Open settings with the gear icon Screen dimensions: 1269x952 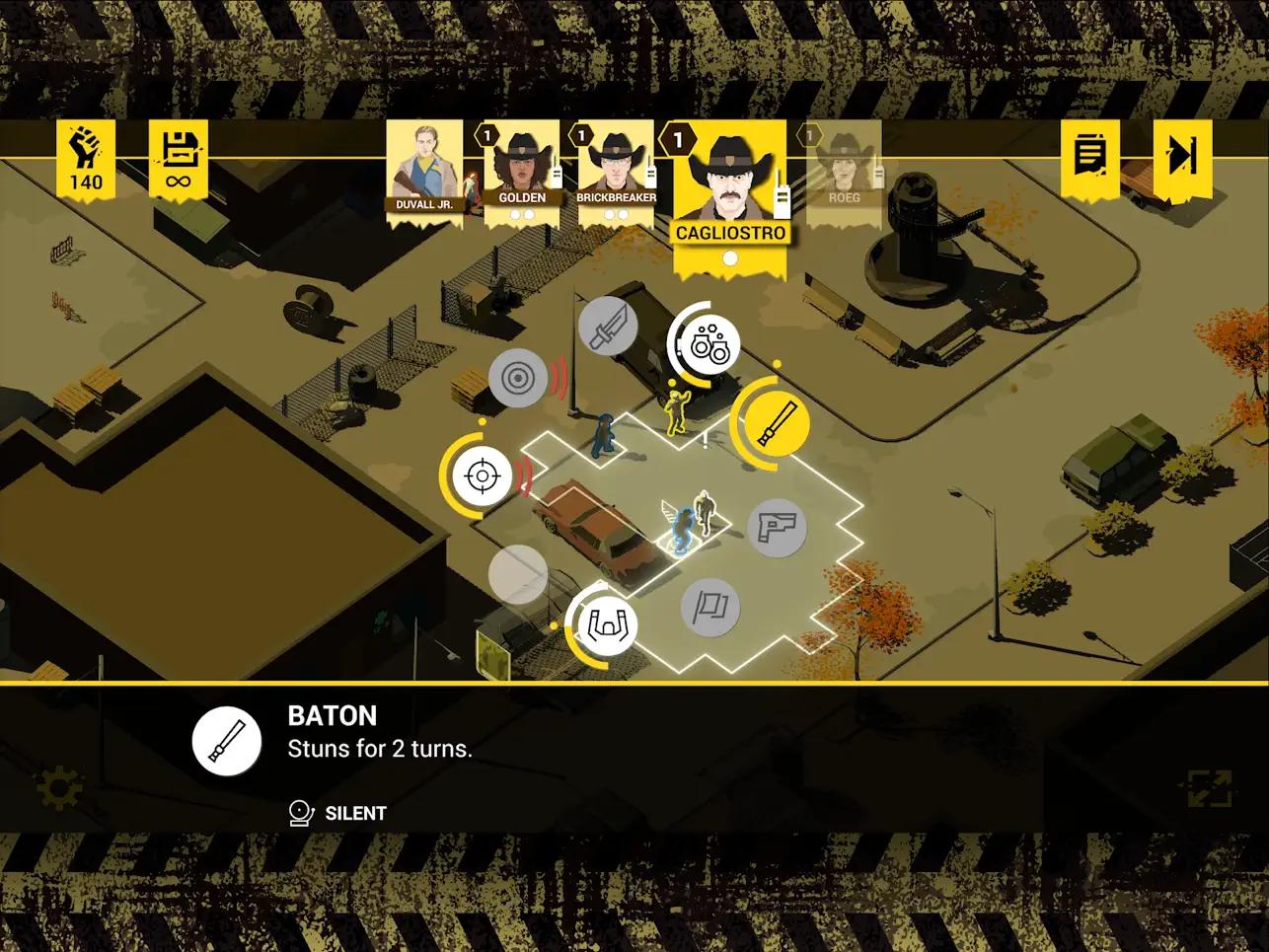point(58,787)
